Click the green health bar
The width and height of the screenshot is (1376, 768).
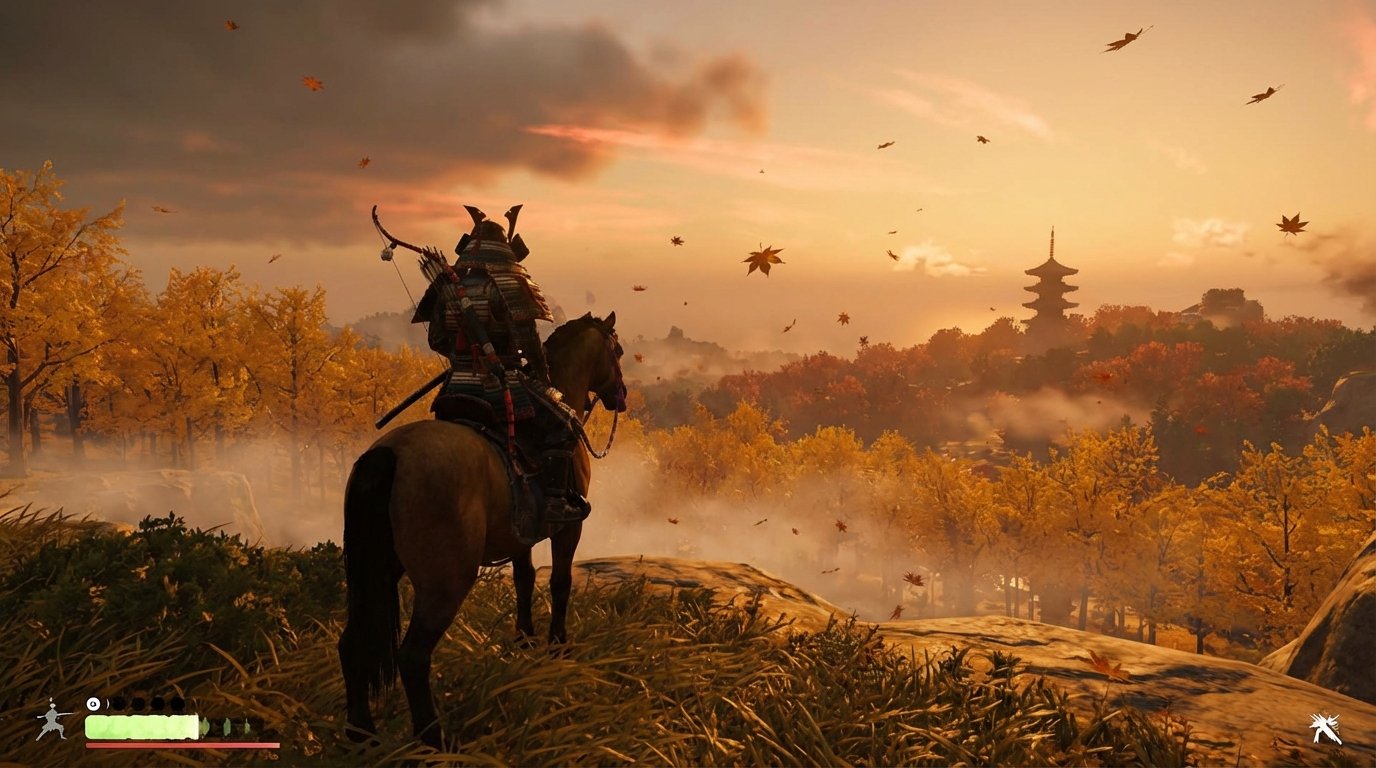140,727
